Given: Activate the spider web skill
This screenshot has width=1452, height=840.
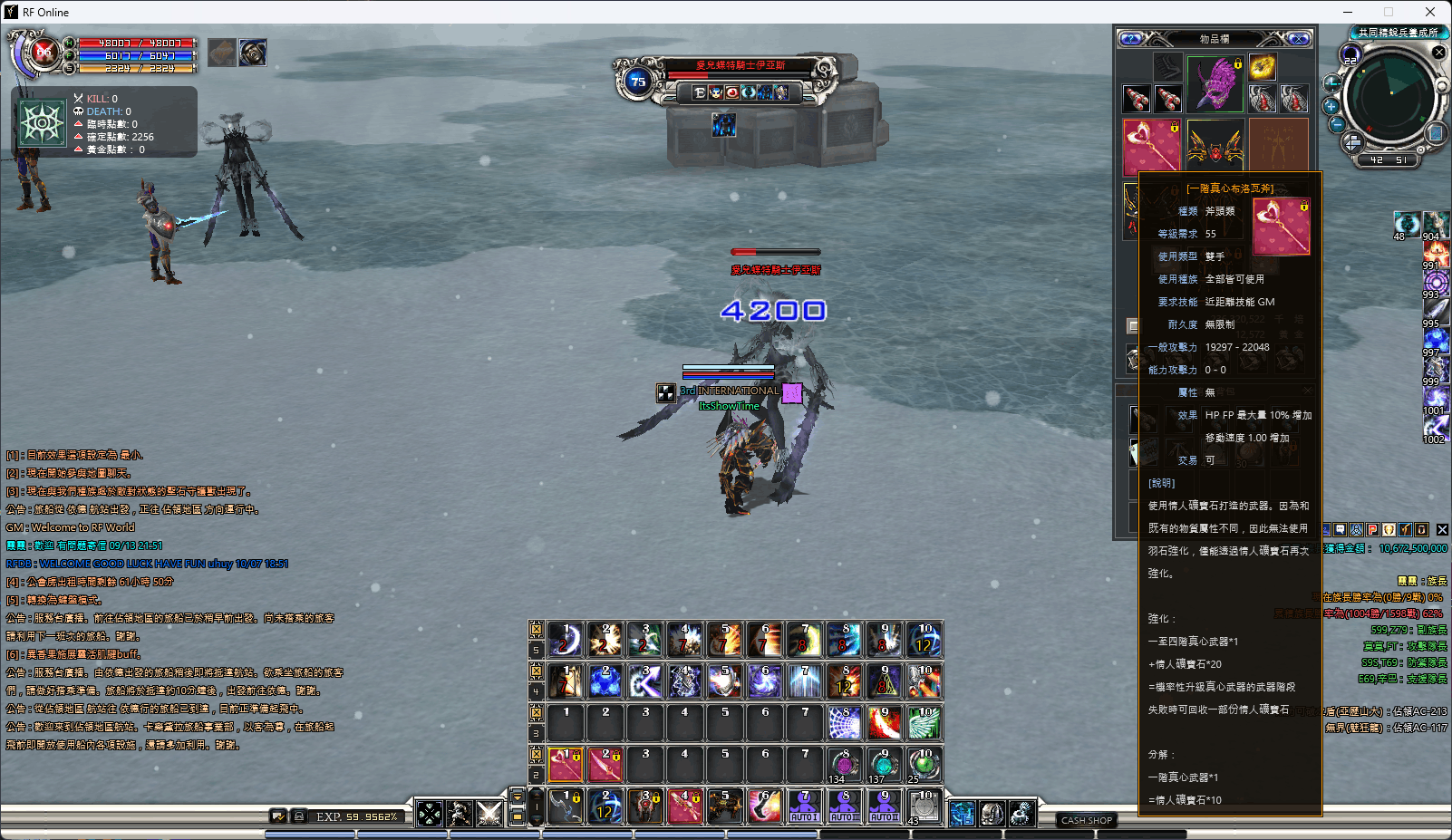Looking at the screenshot, I should [x=845, y=723].
